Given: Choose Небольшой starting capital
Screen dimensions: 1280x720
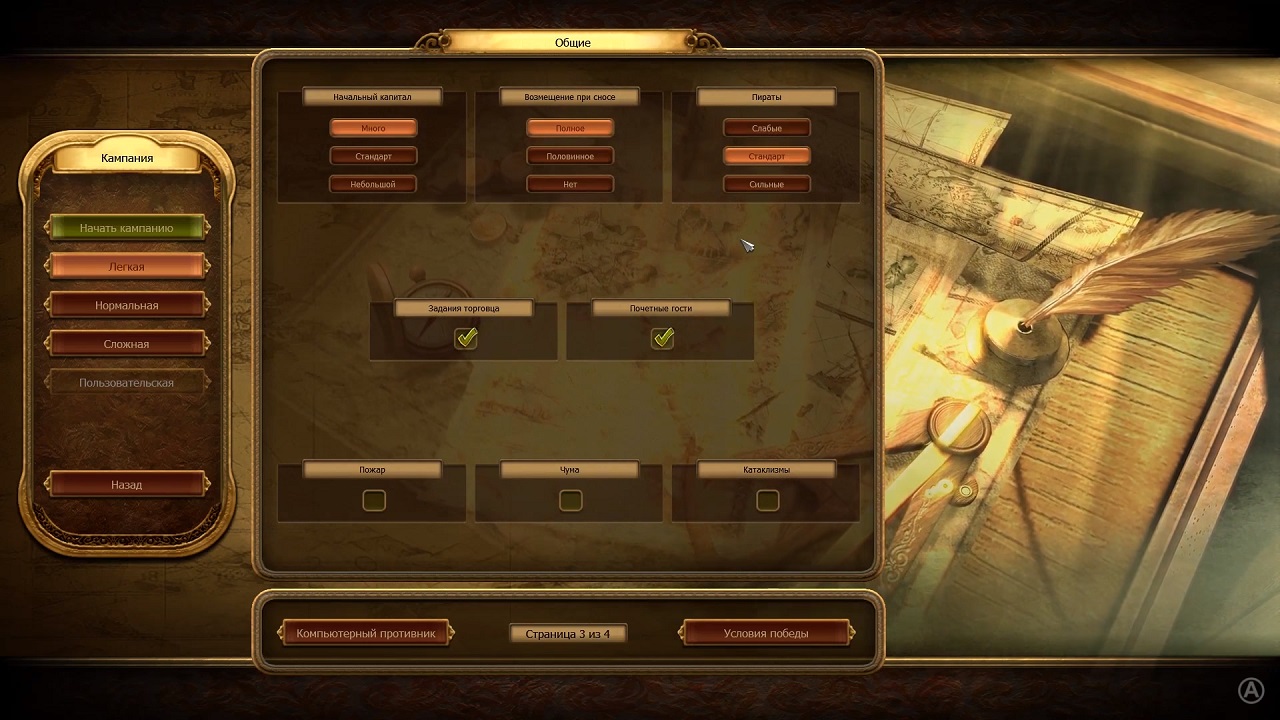Looking at the screenshot, I should coord(373,184).
